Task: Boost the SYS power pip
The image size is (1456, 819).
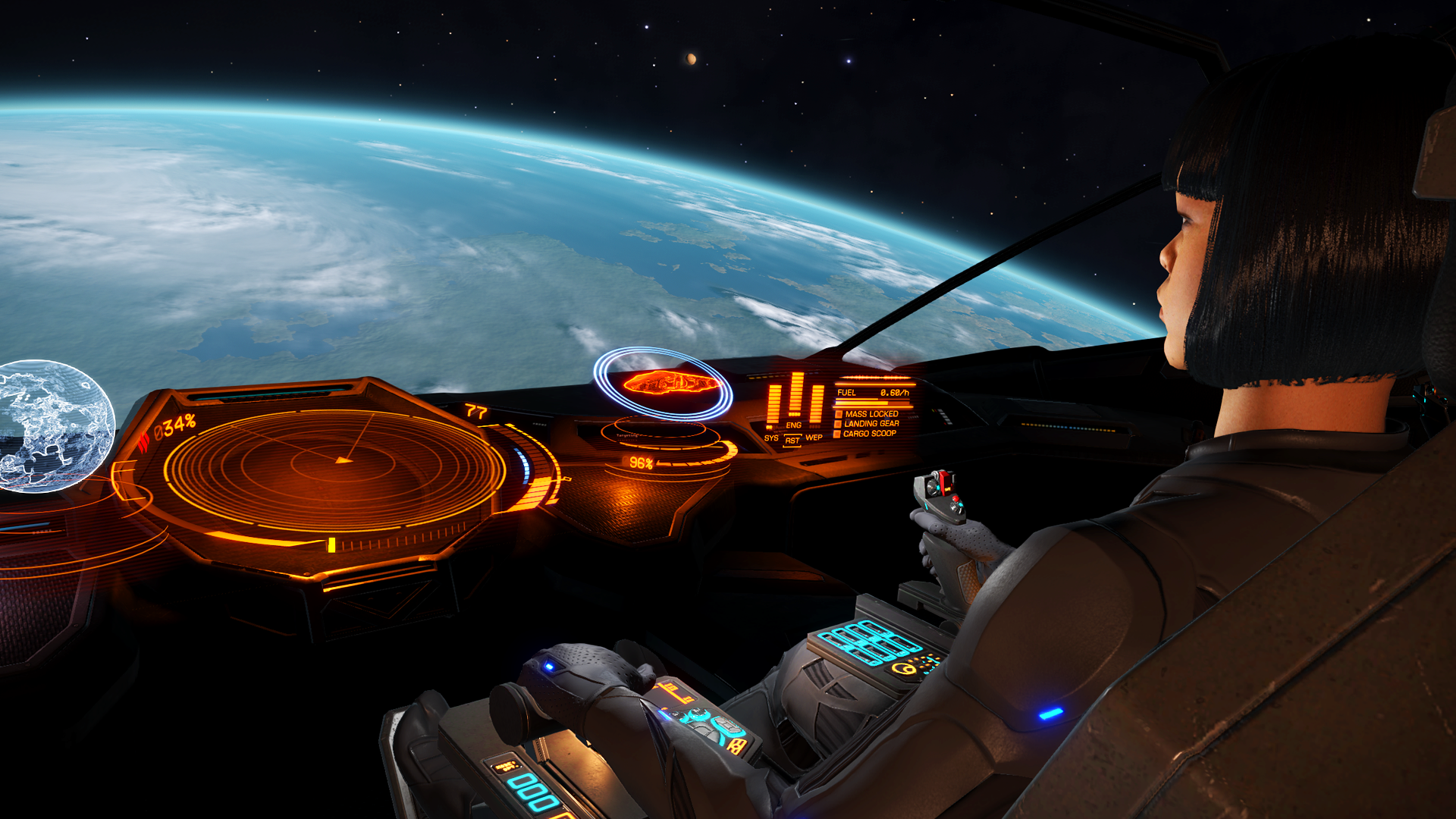Action: [772, 438]
